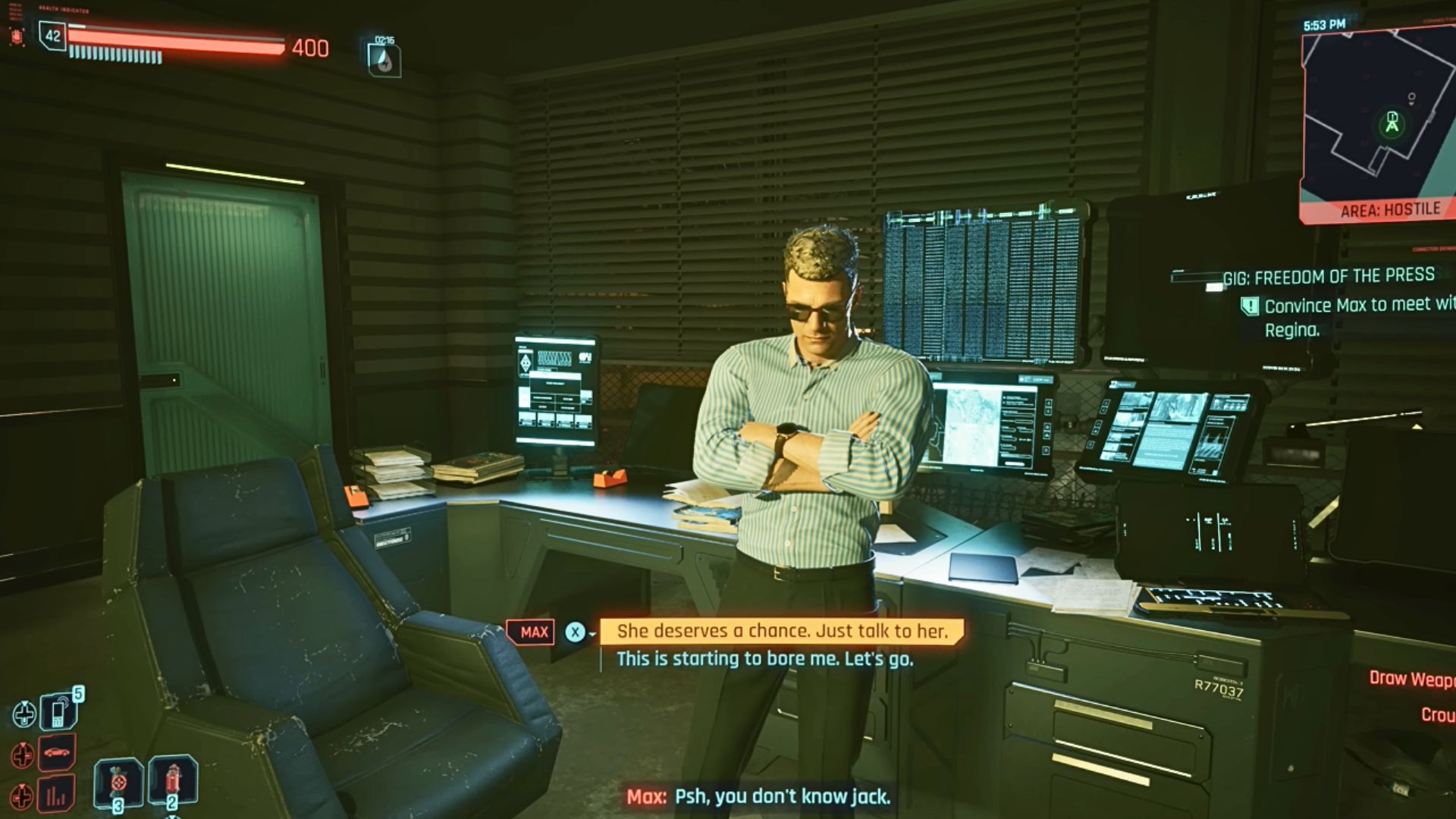The height and width of the screenshot is (819, 1456).
Task: Click the d-pad up arrow beside the phone slot
Action: 25,713
